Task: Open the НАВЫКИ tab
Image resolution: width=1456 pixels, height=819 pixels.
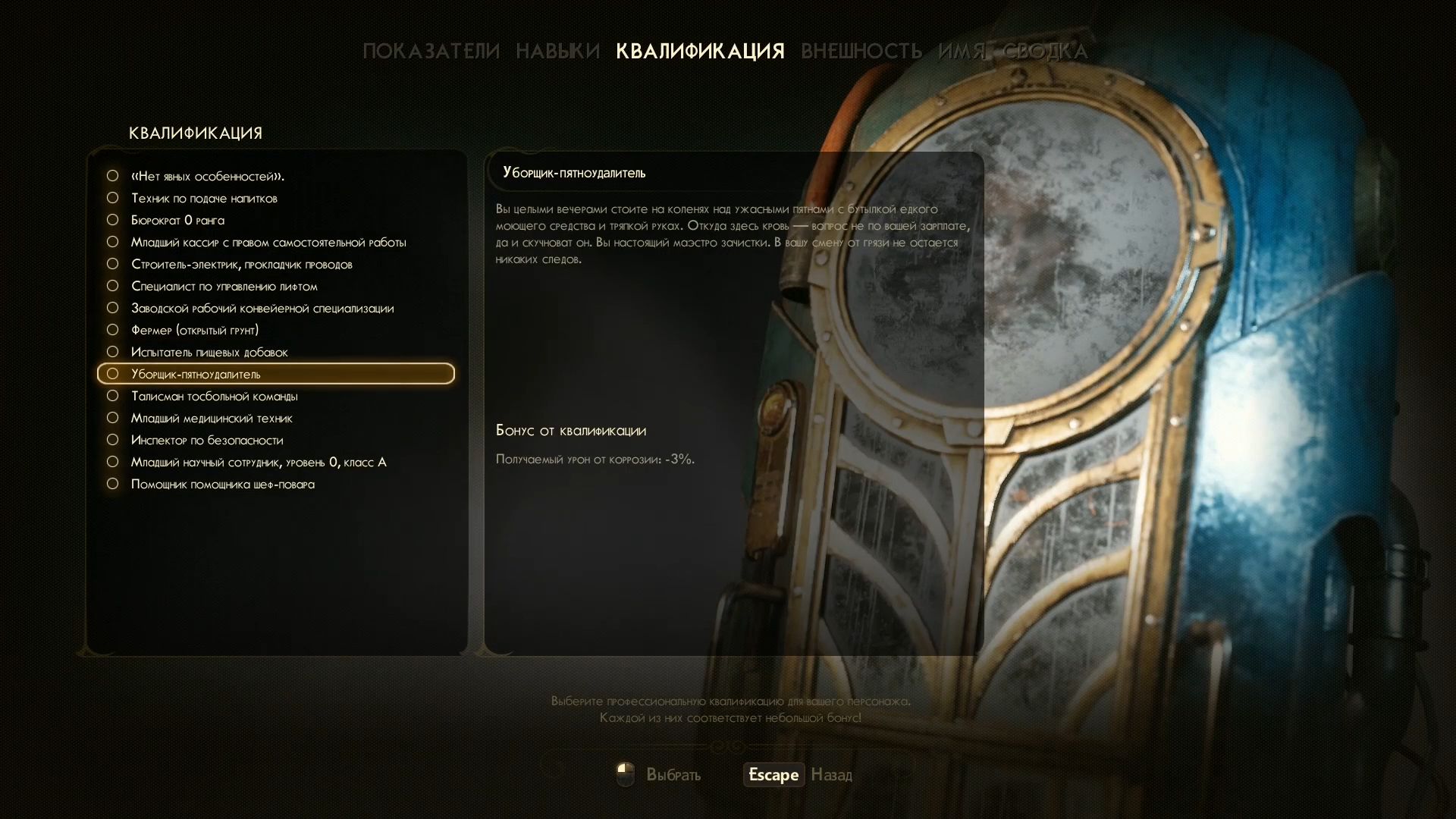Action: (x=557, y=52)
